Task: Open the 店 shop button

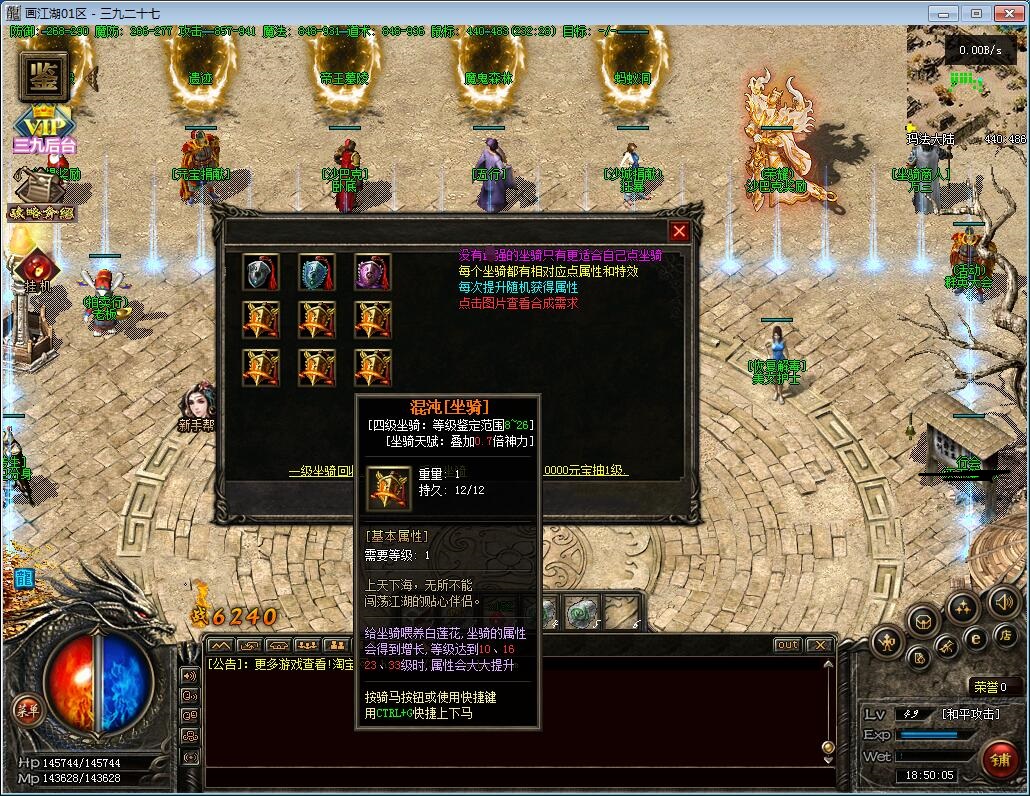Action: pos(1005,636)
